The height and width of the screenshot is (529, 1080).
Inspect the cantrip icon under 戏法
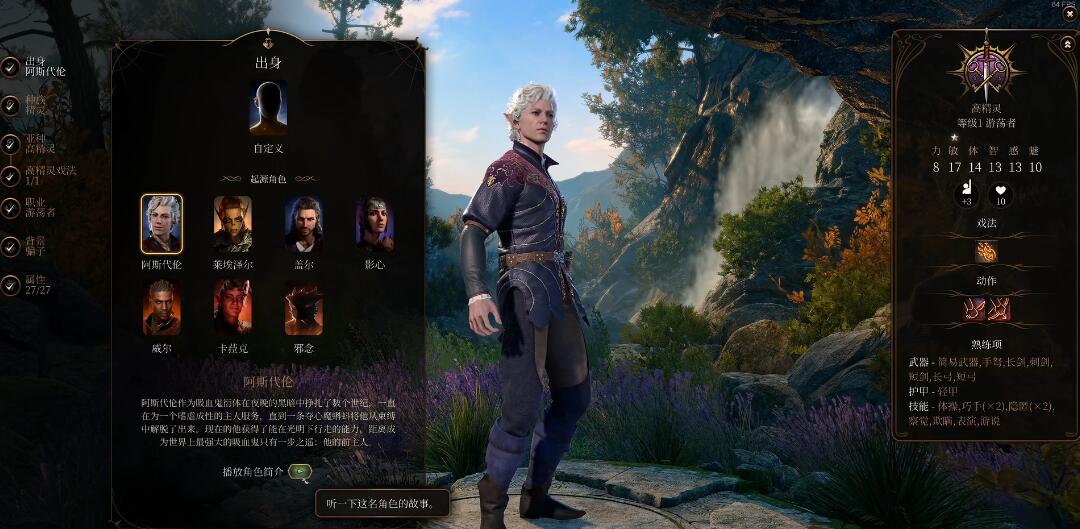click(x=986, y=252)
